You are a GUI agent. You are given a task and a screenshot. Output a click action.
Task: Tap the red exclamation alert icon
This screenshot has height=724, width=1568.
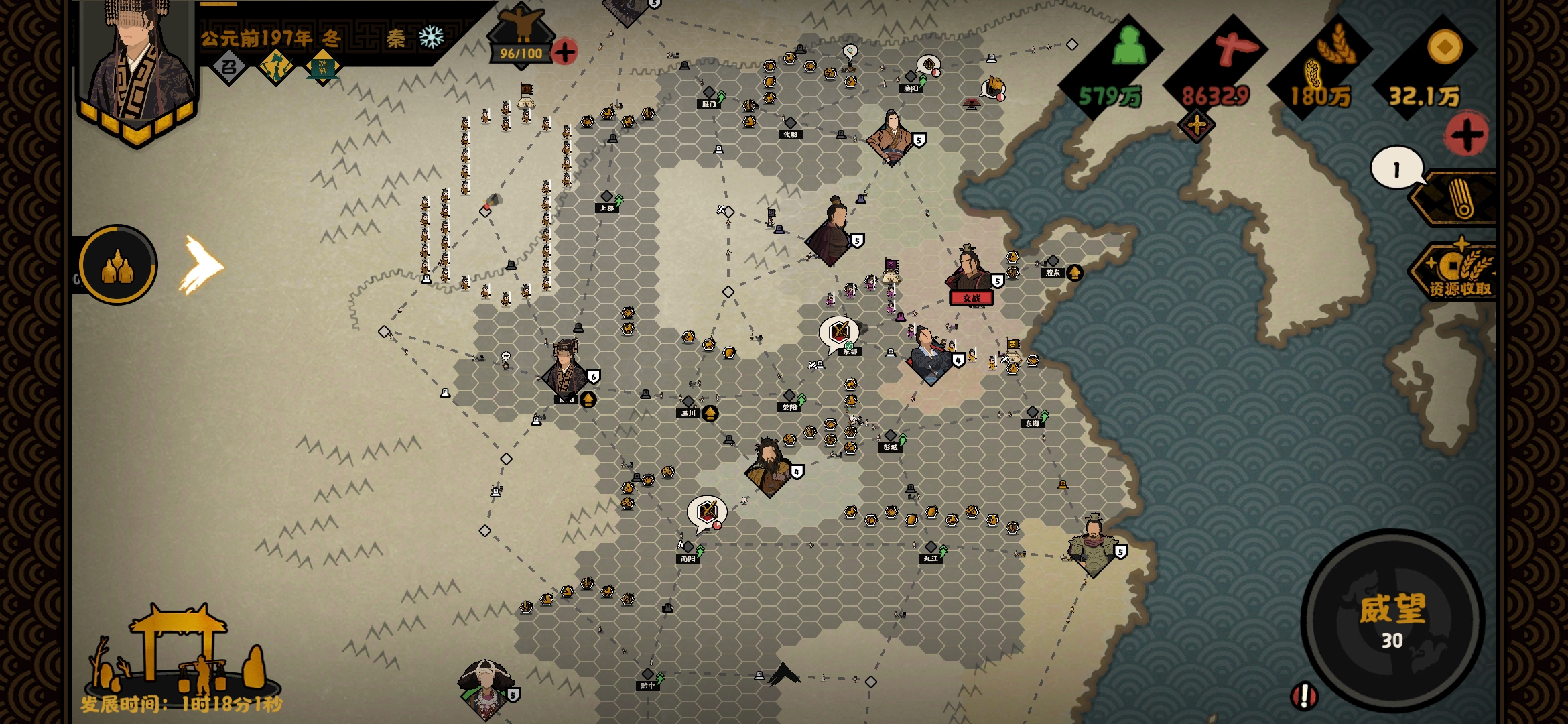click(x=1304, y=696)
